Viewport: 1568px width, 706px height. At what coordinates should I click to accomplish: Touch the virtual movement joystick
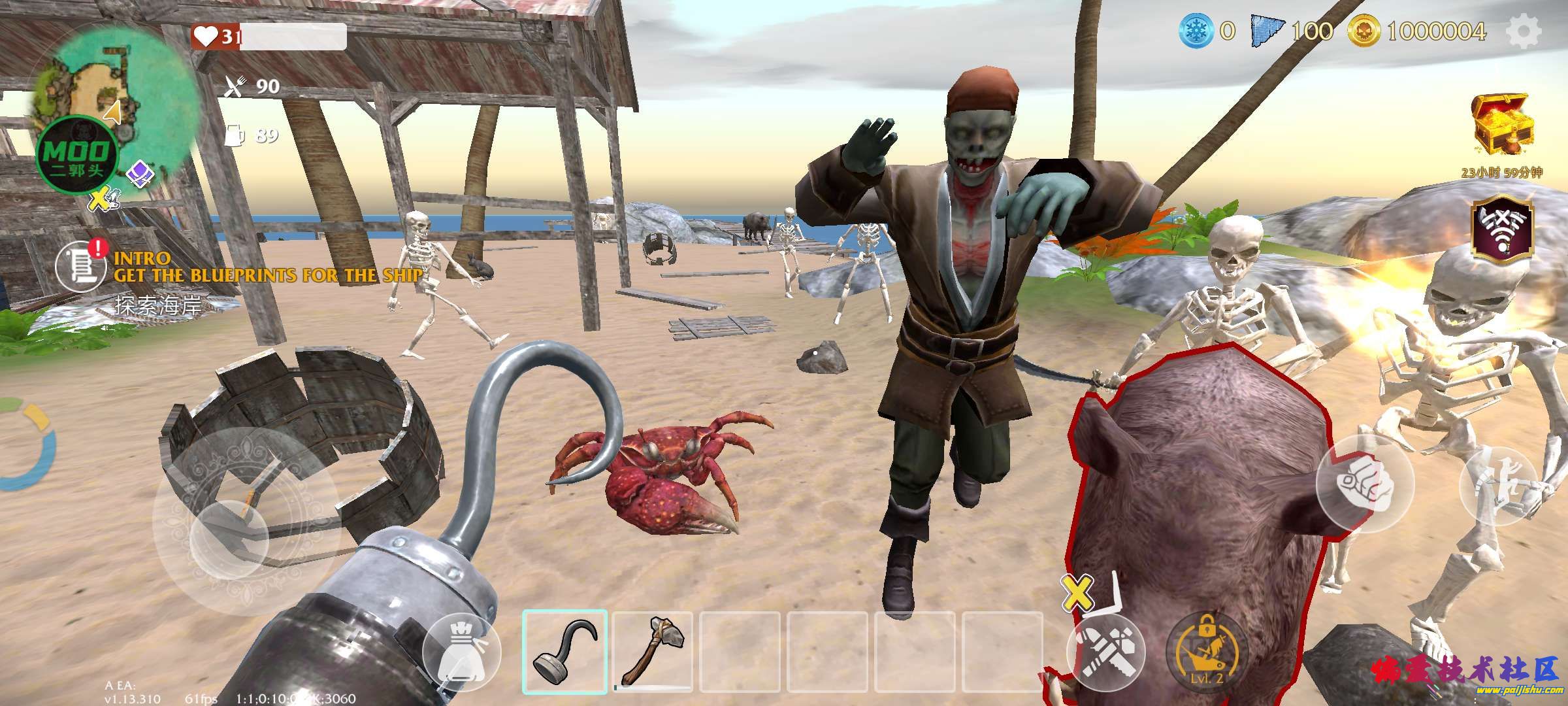pyautogui.click(x=229, y=536)
